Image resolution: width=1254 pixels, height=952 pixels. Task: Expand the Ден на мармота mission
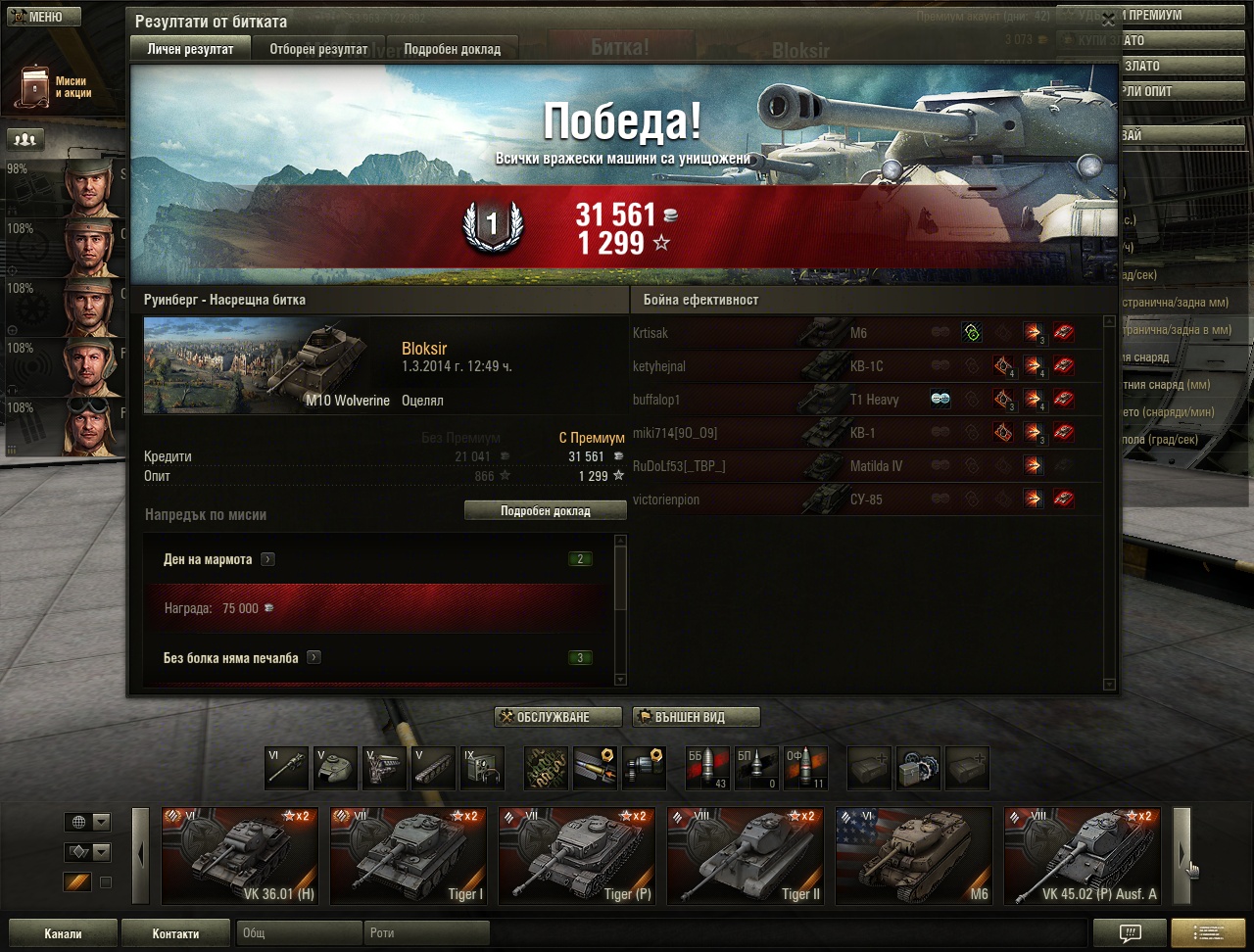[x=267, y=559]
